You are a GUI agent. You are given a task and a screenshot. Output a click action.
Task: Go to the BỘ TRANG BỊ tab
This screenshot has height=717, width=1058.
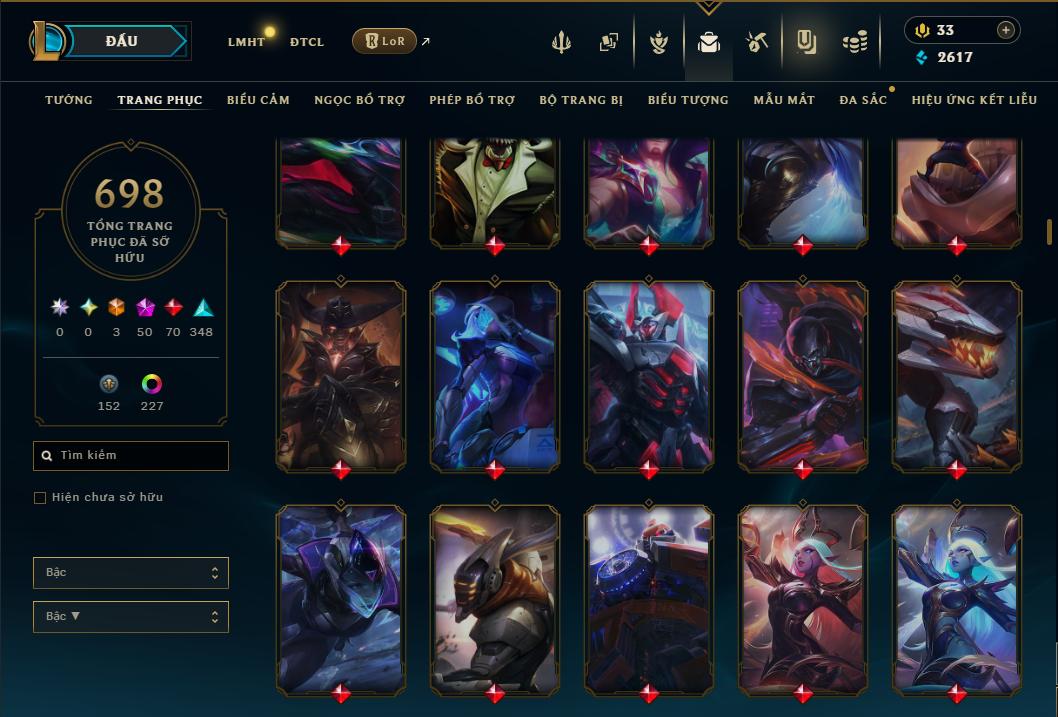(x=581, y=100)
